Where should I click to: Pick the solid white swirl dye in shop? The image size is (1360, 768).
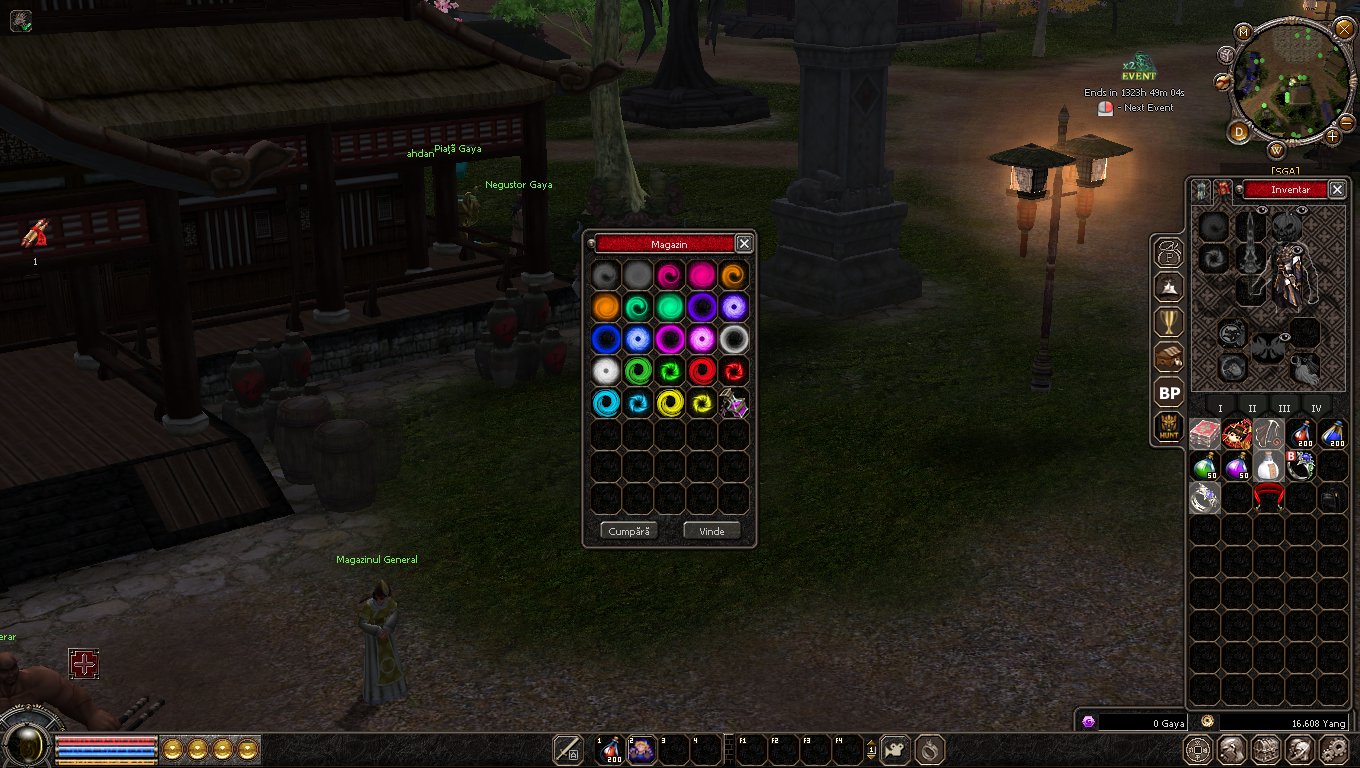point(605,372)
